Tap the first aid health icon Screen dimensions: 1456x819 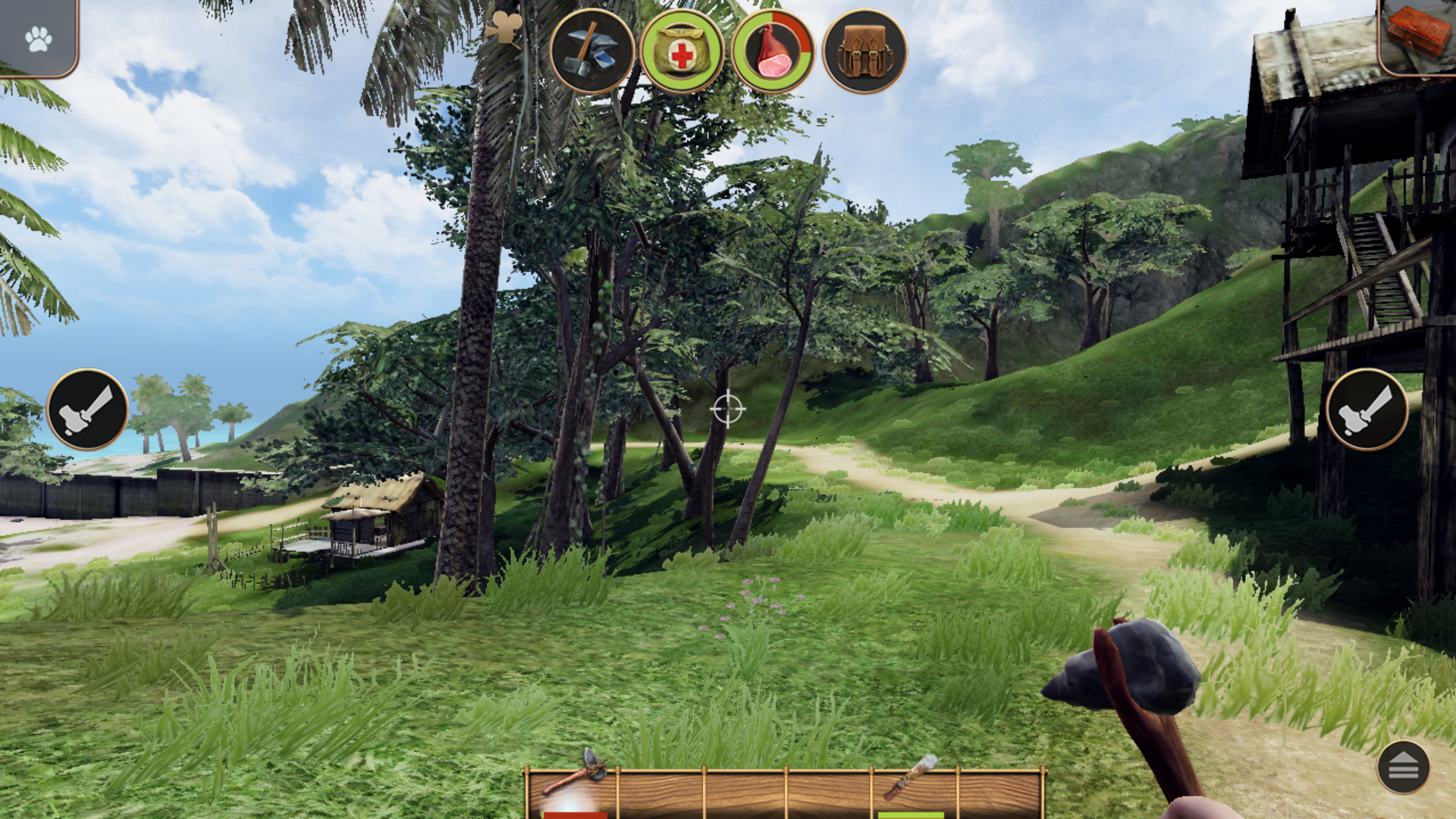682,52
